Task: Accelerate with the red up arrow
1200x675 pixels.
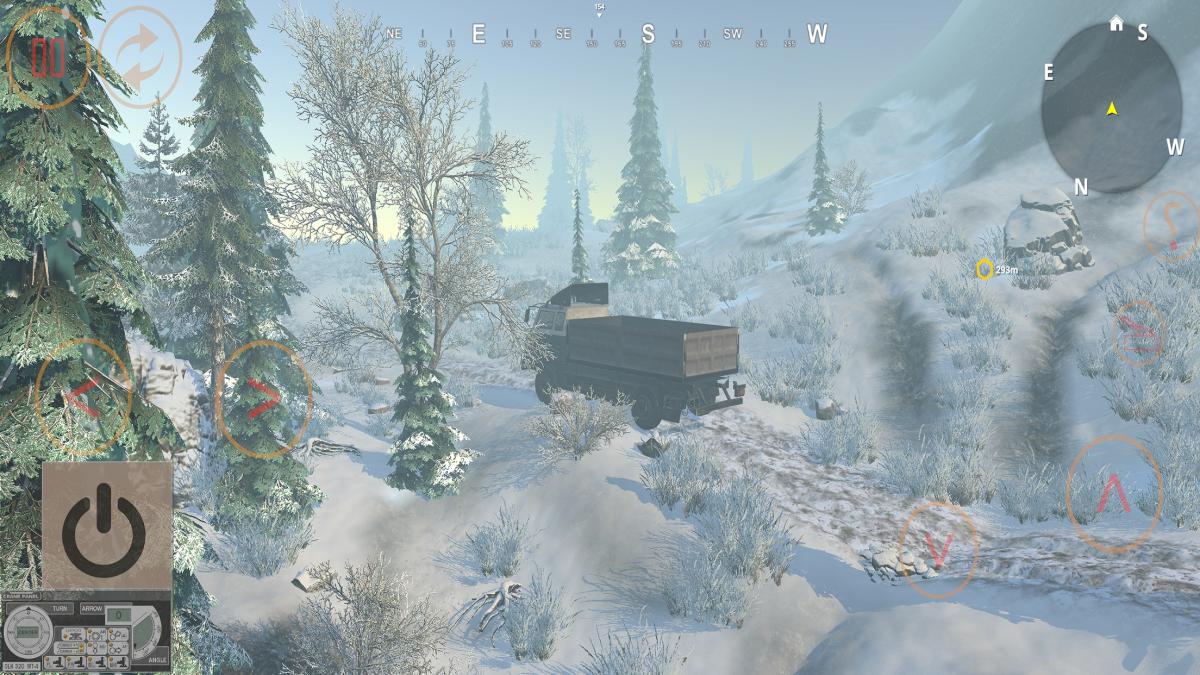Action: pyautogui.click(x=1114, y=493)
